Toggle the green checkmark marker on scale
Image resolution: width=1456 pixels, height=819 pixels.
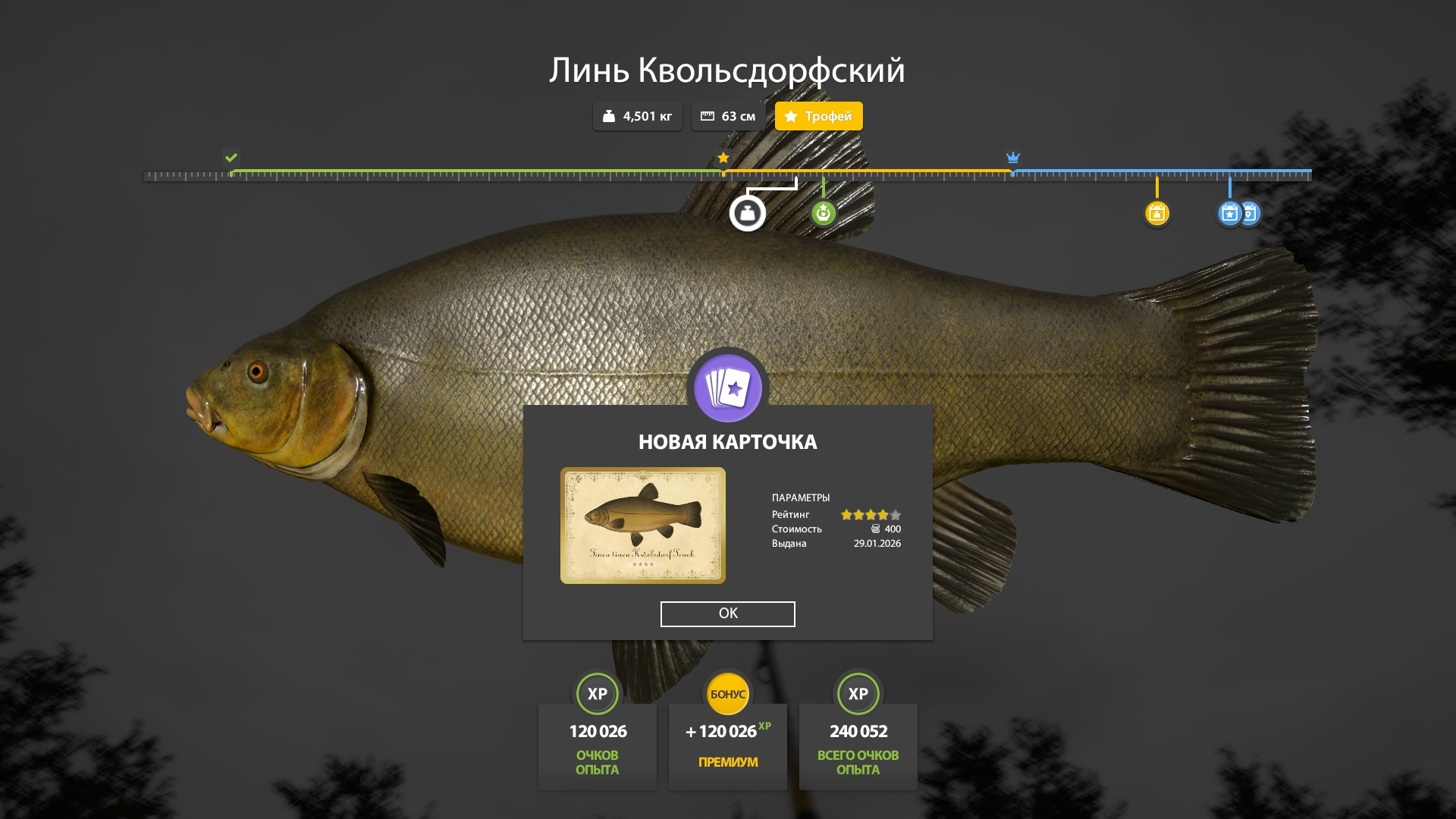232,158
